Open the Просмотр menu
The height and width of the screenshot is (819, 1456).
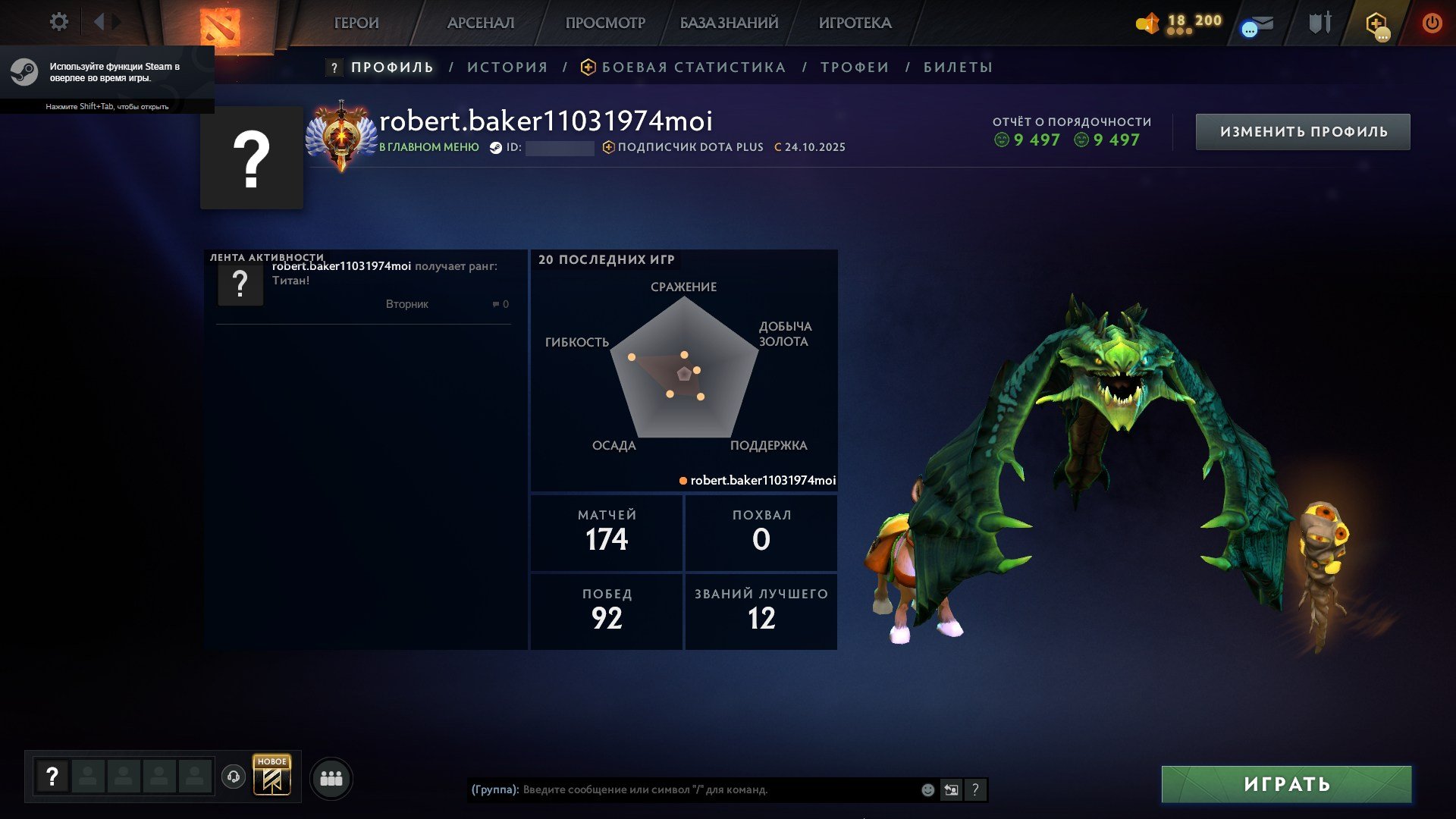(605, 23)
